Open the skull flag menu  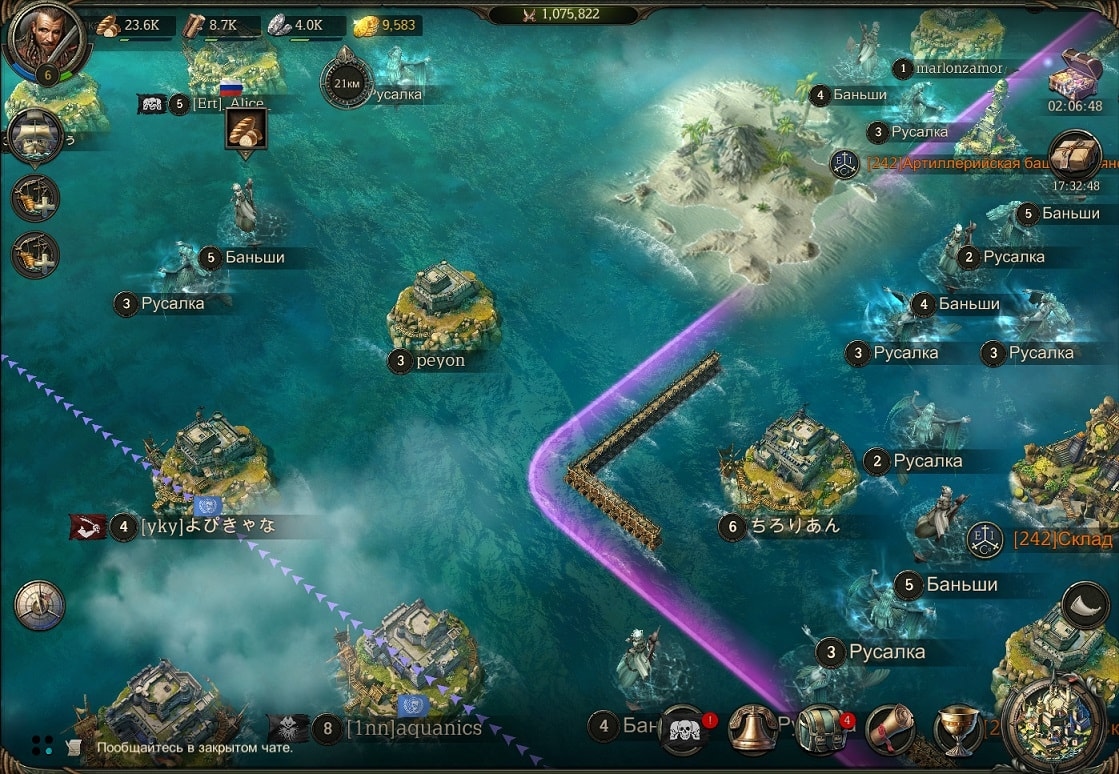(x=684, y=730)
